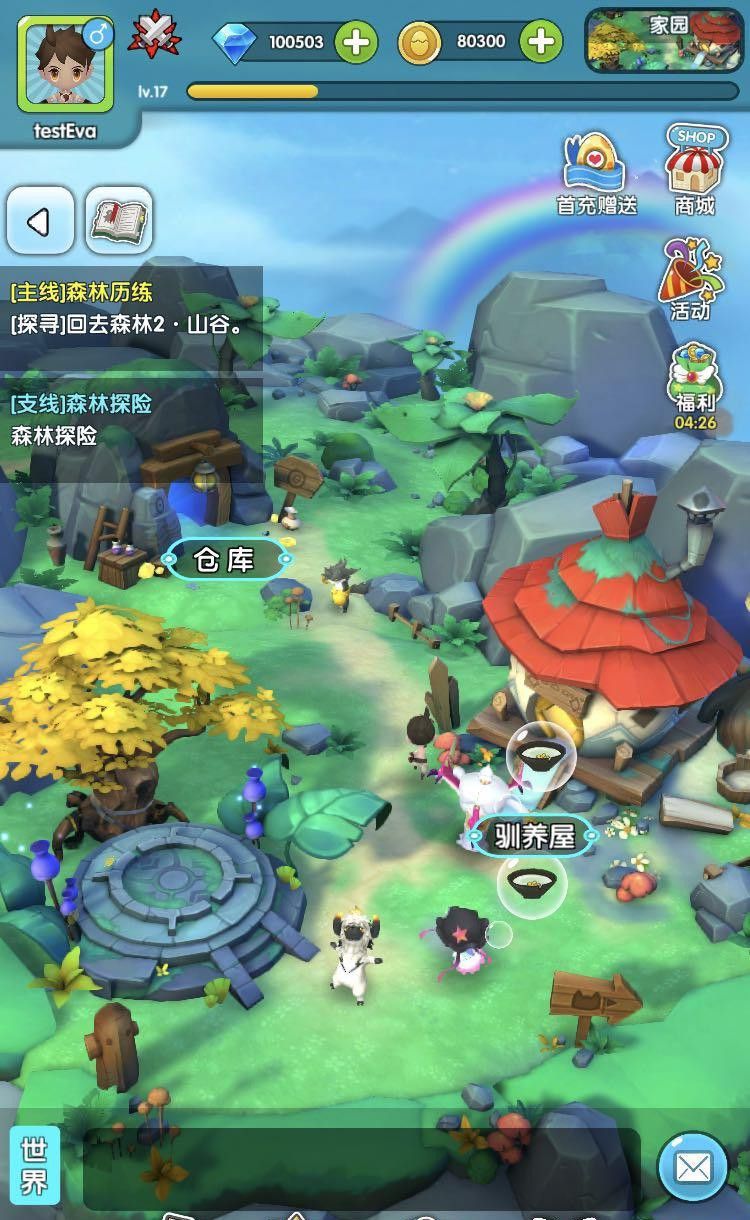The image size is (750, 1220).
Task: Open the mail envelope button
Action: click(x=693, y=1167)
